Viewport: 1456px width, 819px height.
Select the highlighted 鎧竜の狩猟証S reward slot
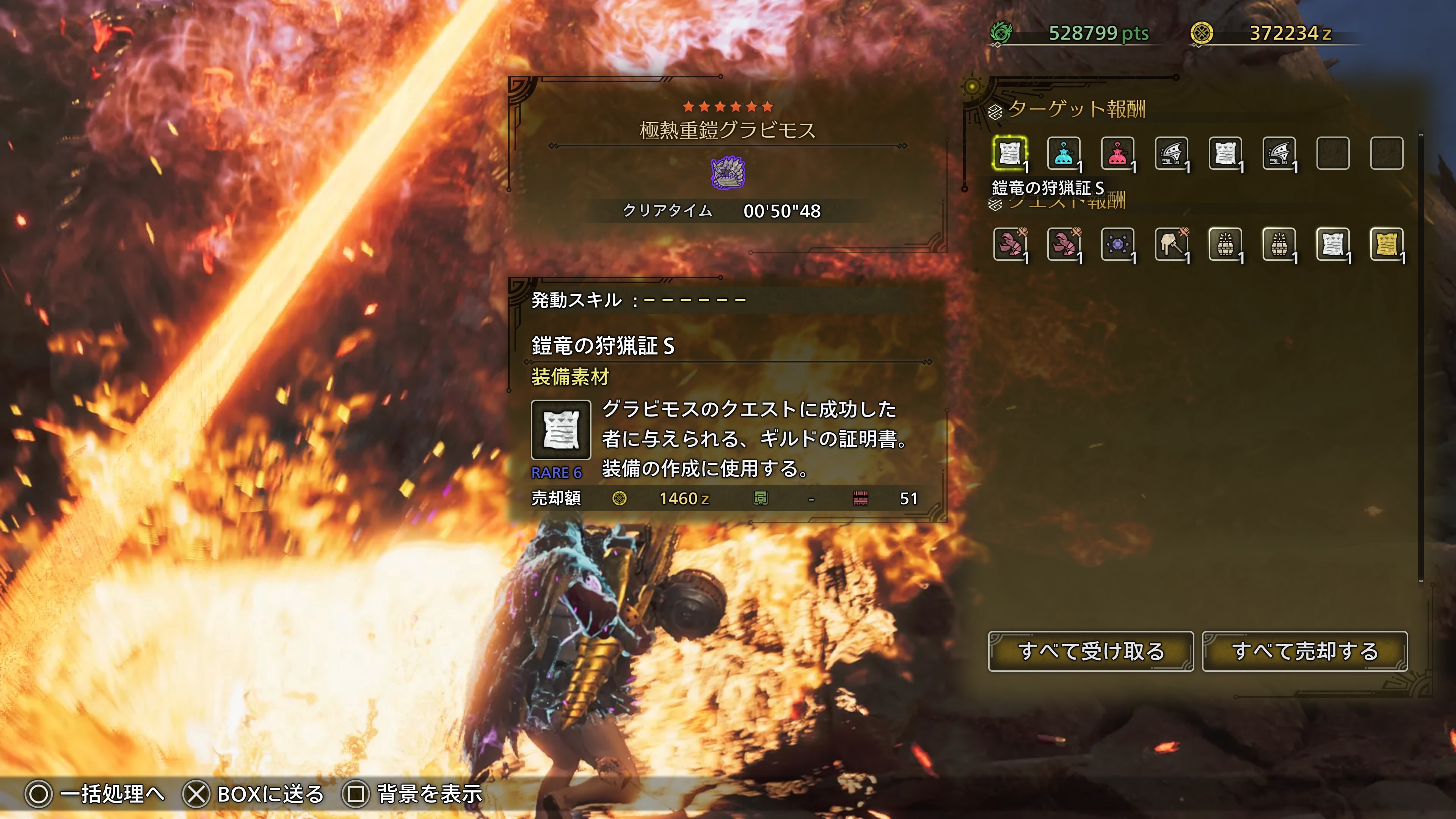(1009, 153)
